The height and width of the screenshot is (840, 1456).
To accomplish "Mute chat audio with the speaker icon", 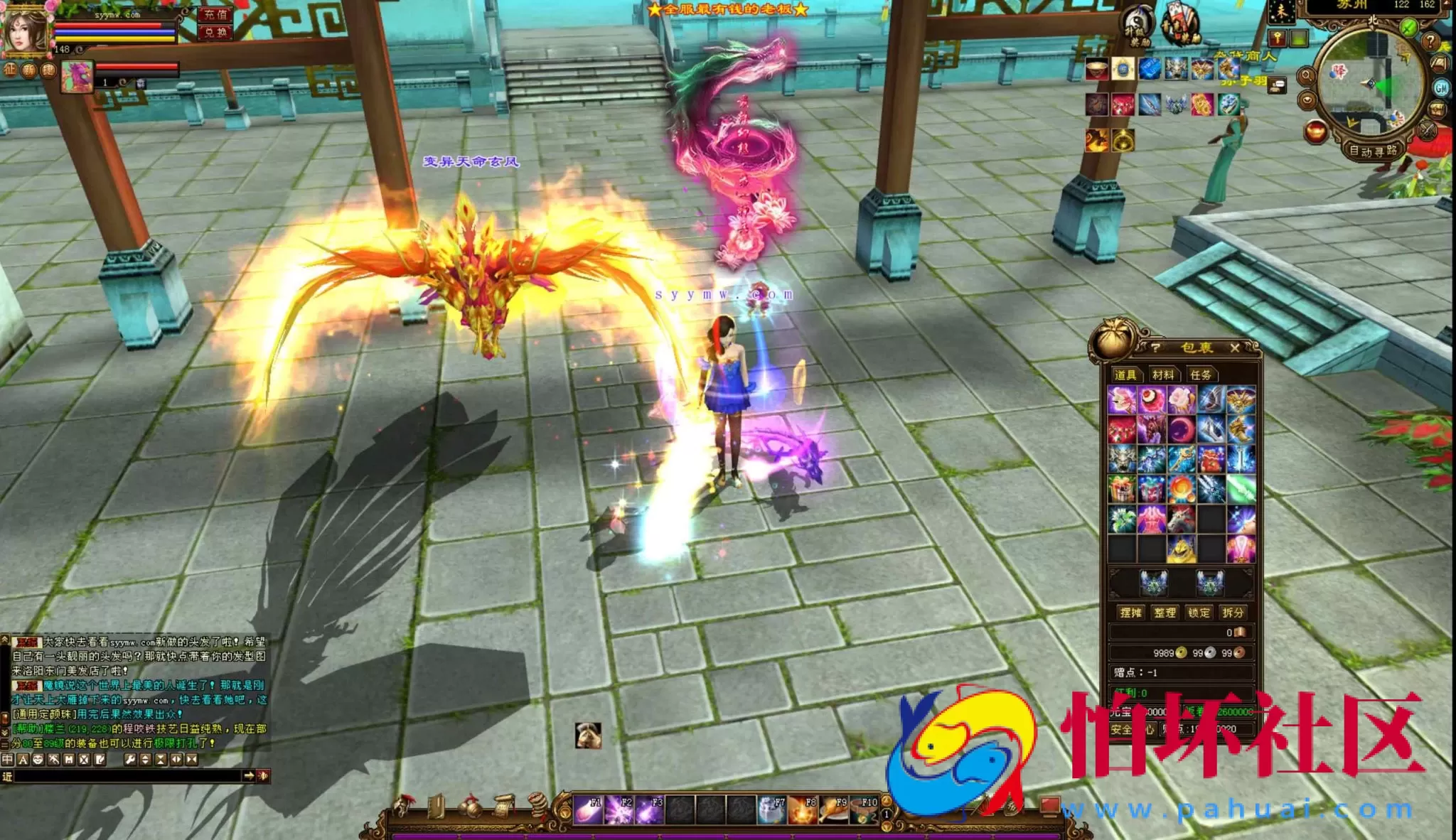I will [264, 775].
